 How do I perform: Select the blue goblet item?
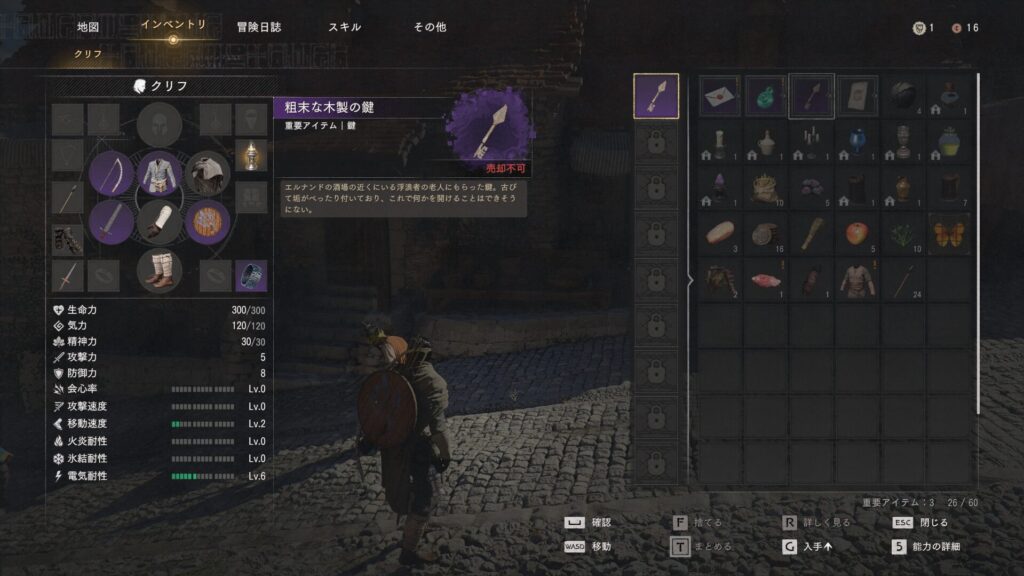857,142
